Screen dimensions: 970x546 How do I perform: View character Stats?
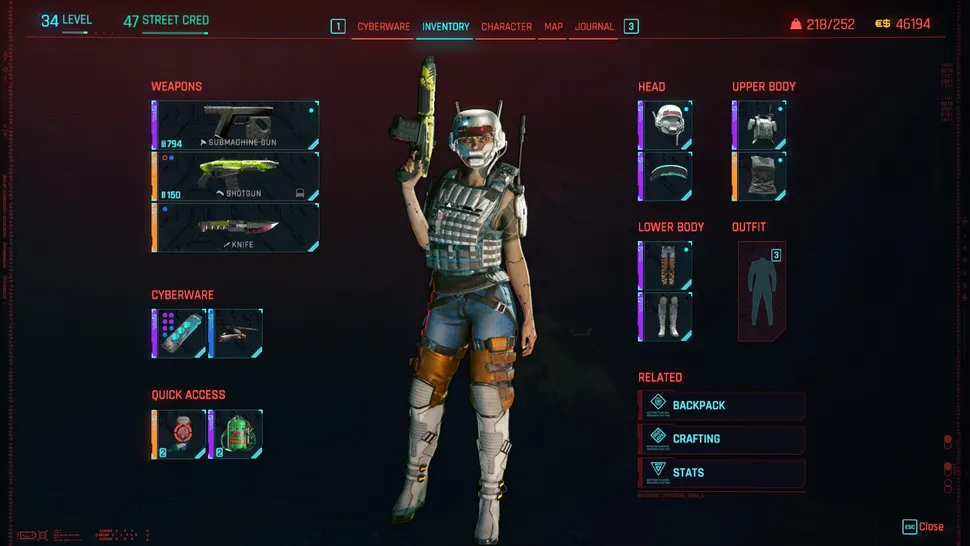click(722, 472)
